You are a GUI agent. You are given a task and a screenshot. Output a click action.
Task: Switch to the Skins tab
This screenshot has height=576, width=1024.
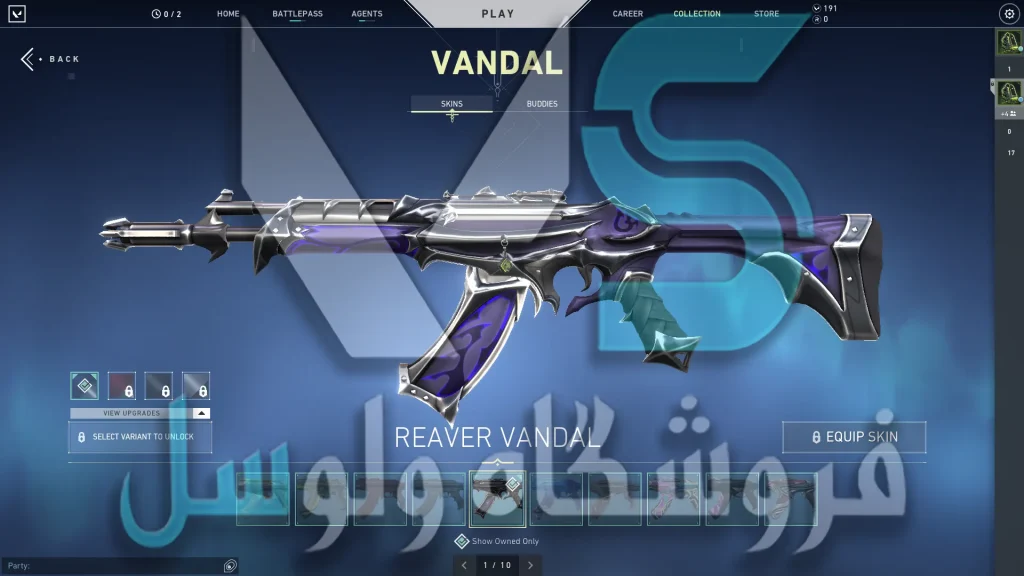click(x=452, y=104)
